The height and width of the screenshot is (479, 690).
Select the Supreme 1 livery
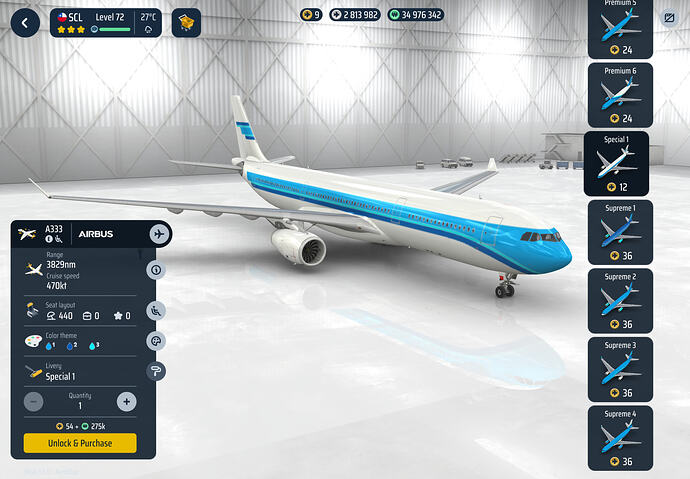(618, 232)
